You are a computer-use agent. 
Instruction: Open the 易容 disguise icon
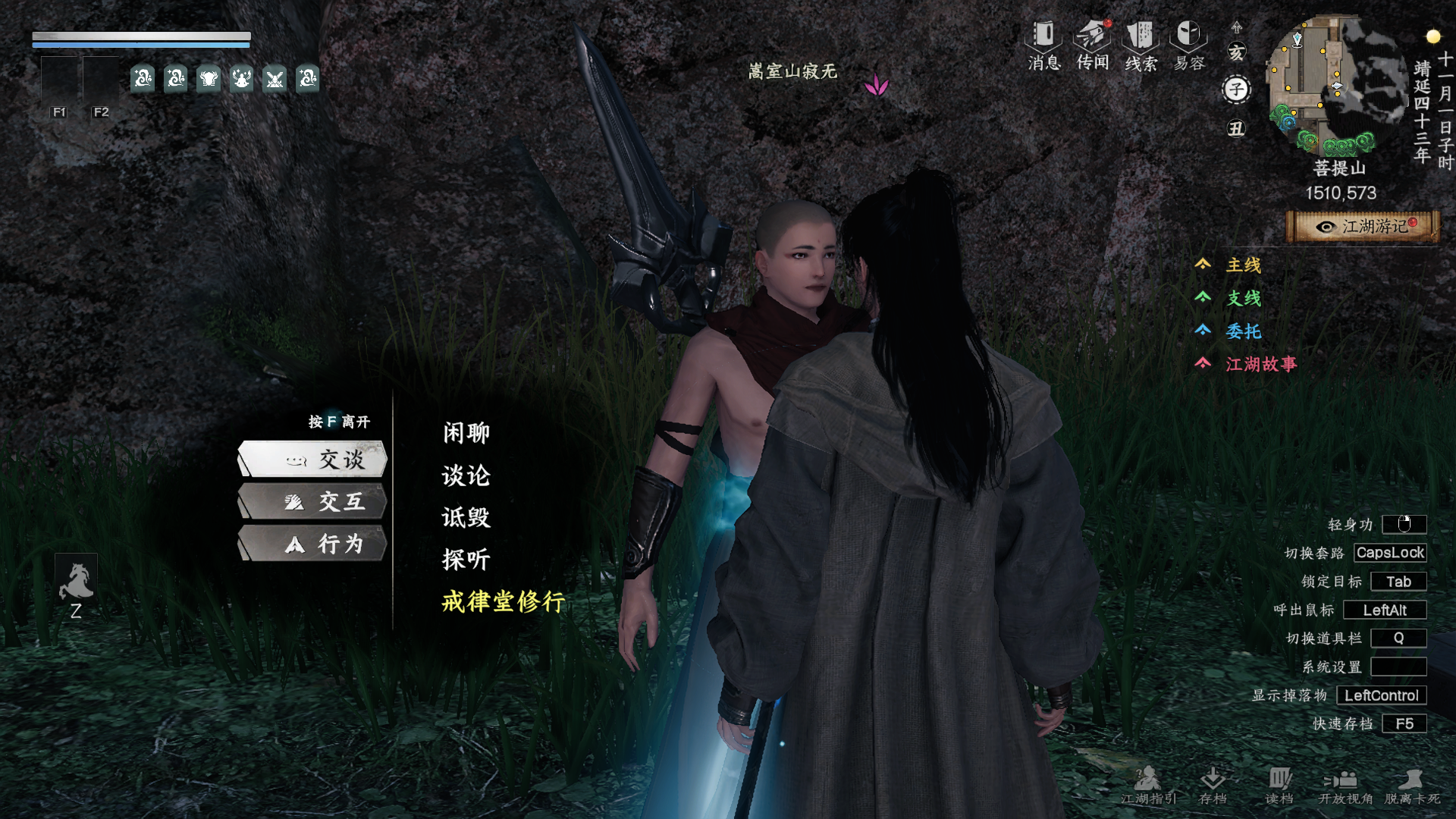(1189, 45)
